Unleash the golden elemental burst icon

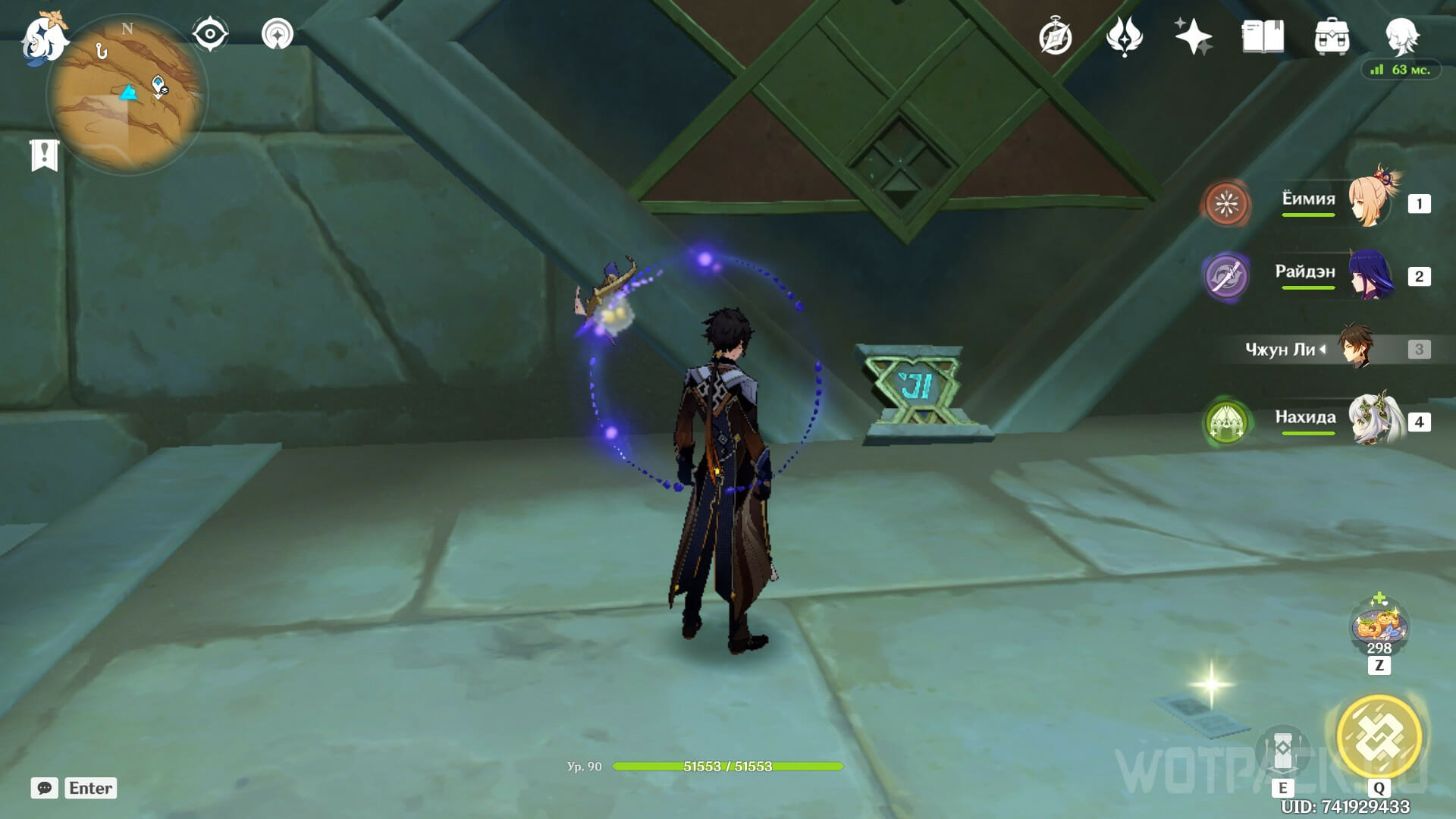[1379, 736]
